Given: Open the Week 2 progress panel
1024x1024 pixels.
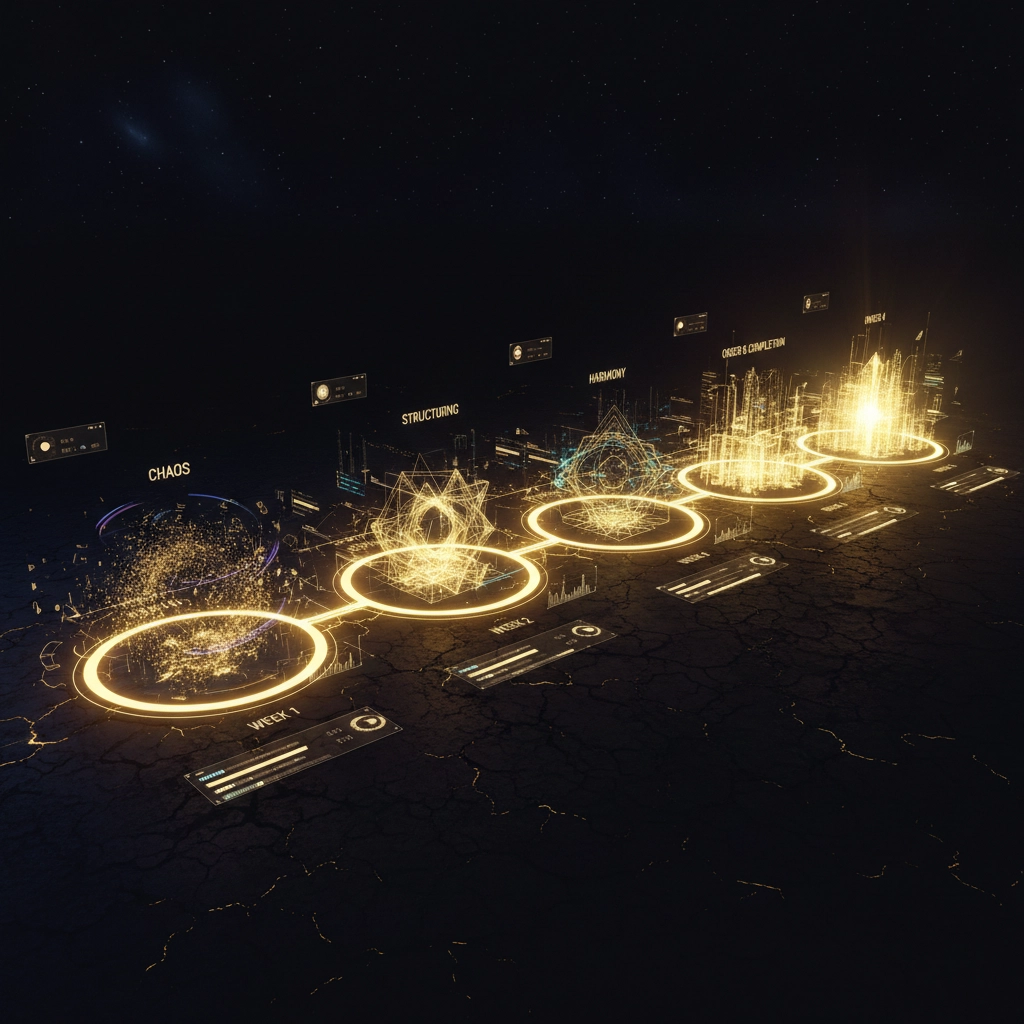Looking at the screenshot, I should click(531, 654).
